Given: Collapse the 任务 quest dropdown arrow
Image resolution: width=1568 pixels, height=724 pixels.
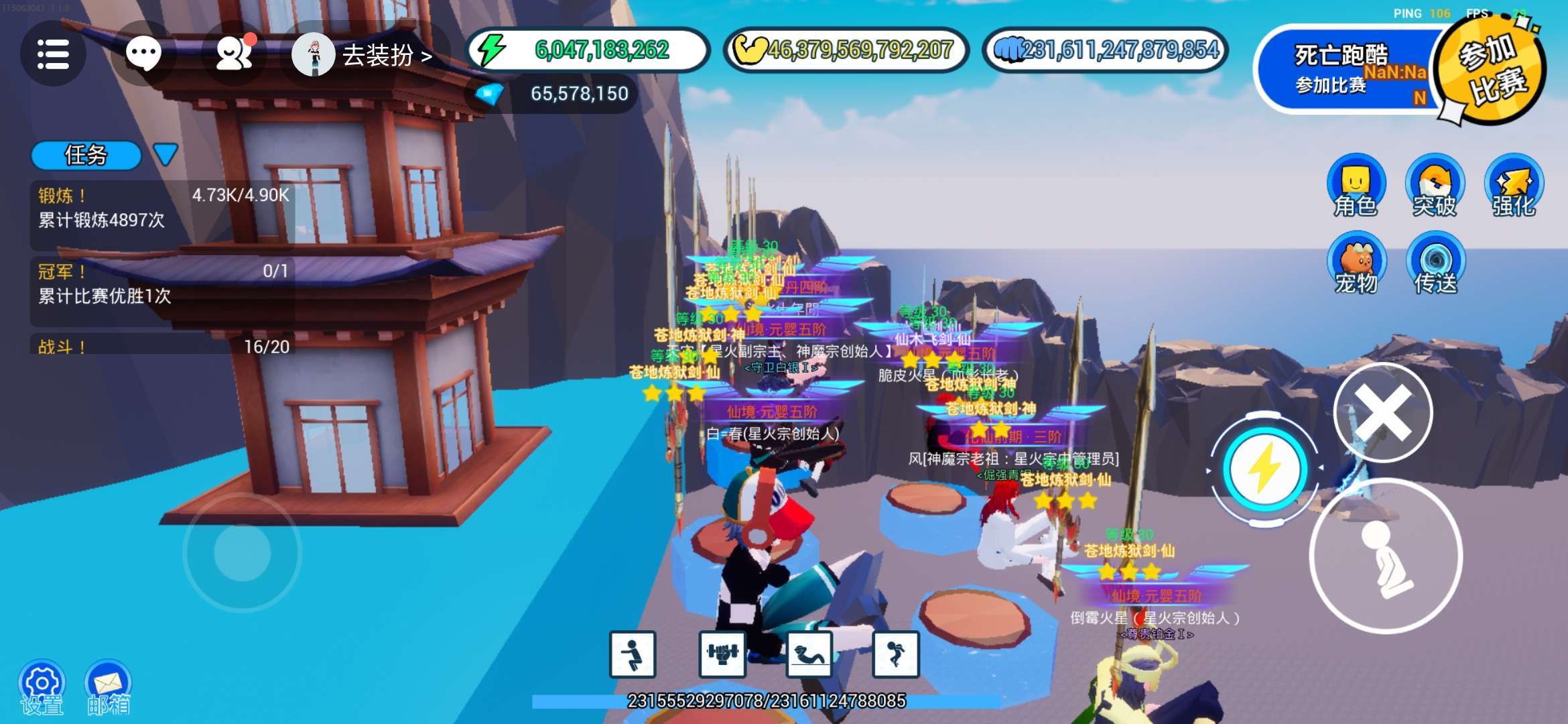Looking at the screenshot, I should click(165, 154).
